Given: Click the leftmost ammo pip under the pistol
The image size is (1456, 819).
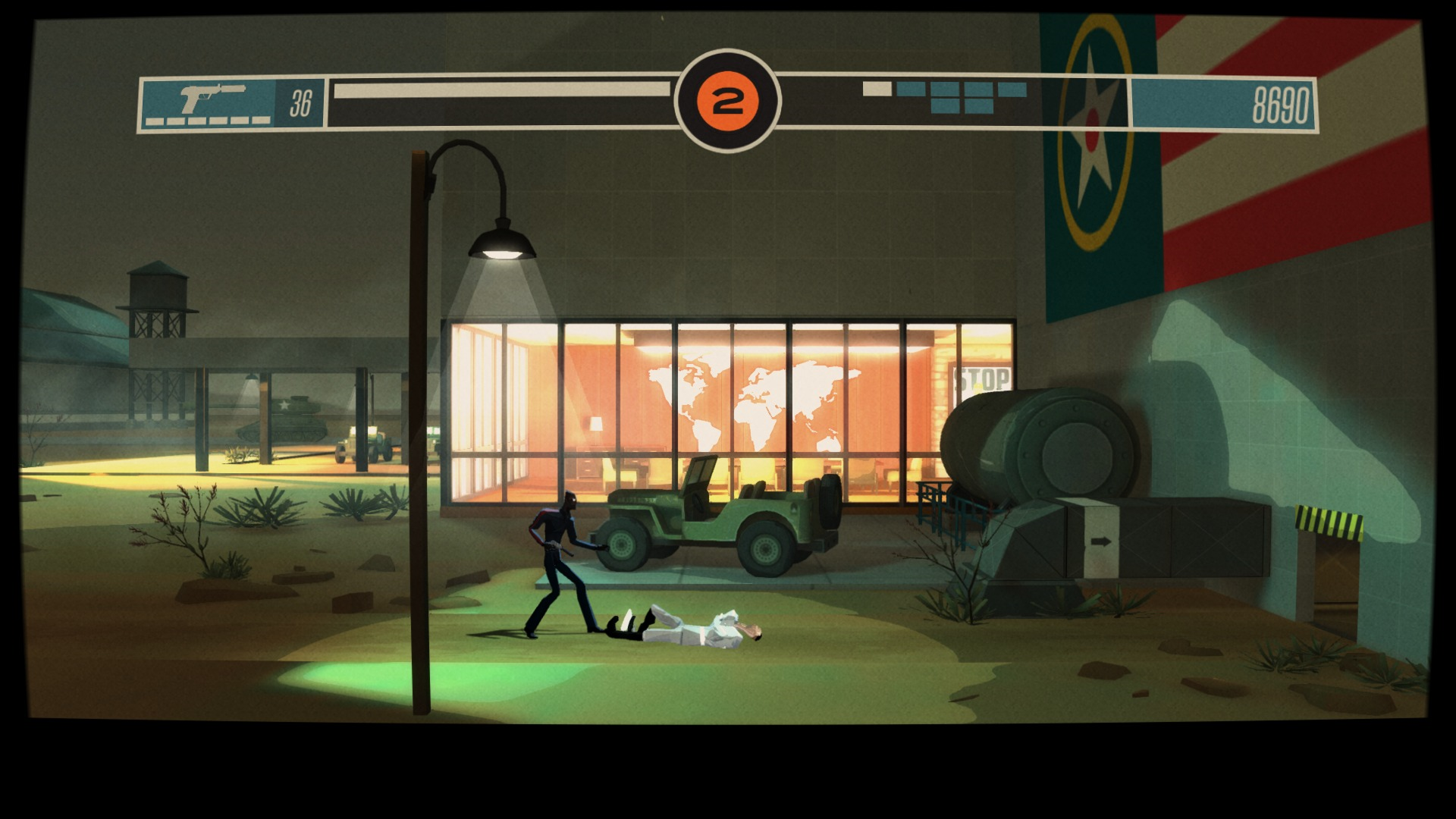Looking at the screenshot, I should tap(155, 120).
